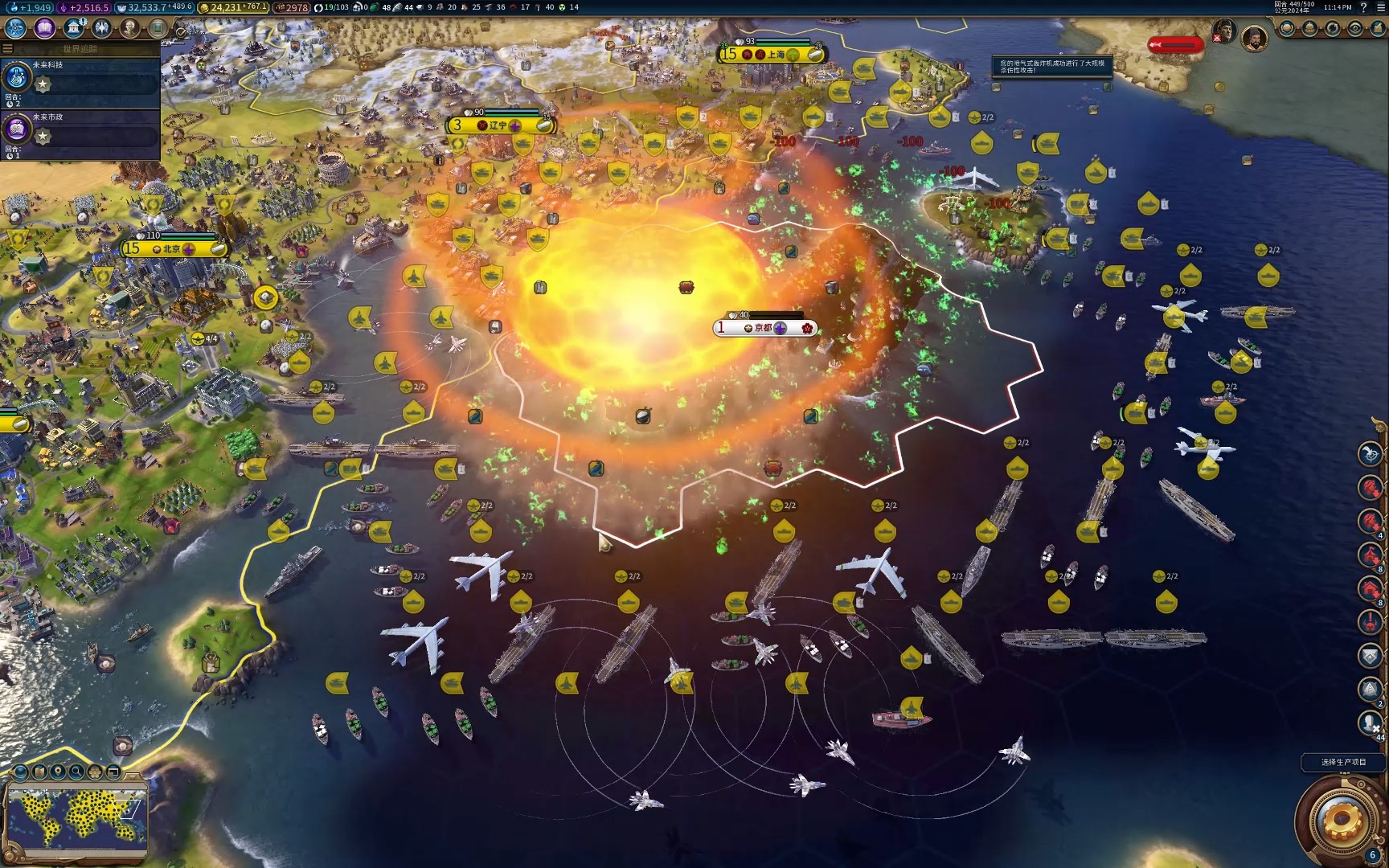Open the civics tree purple book icon

pyautogui.click(x=44, y=28)
